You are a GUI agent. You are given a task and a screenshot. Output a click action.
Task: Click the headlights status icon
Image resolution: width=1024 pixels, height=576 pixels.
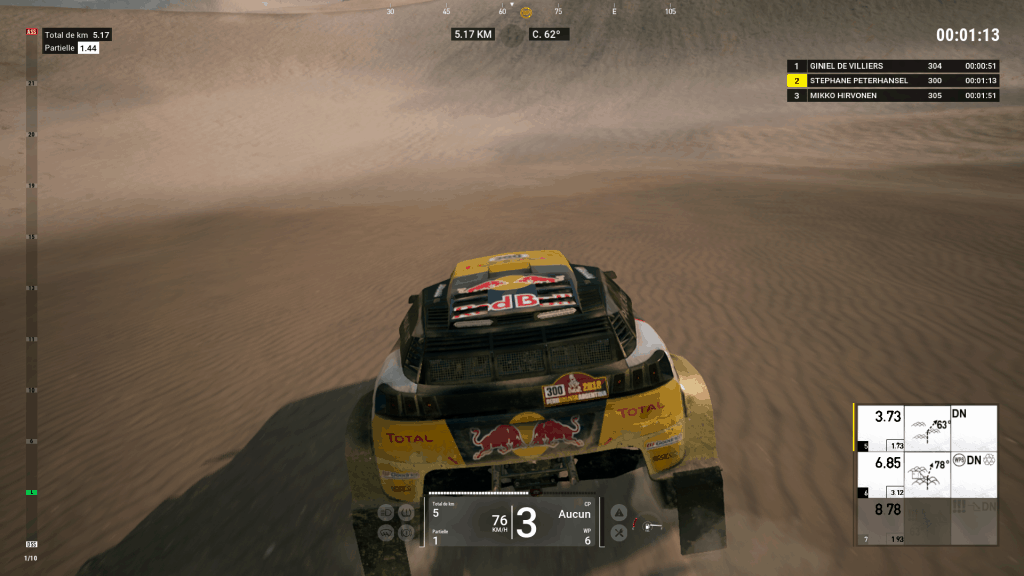[x=386, y=513]
